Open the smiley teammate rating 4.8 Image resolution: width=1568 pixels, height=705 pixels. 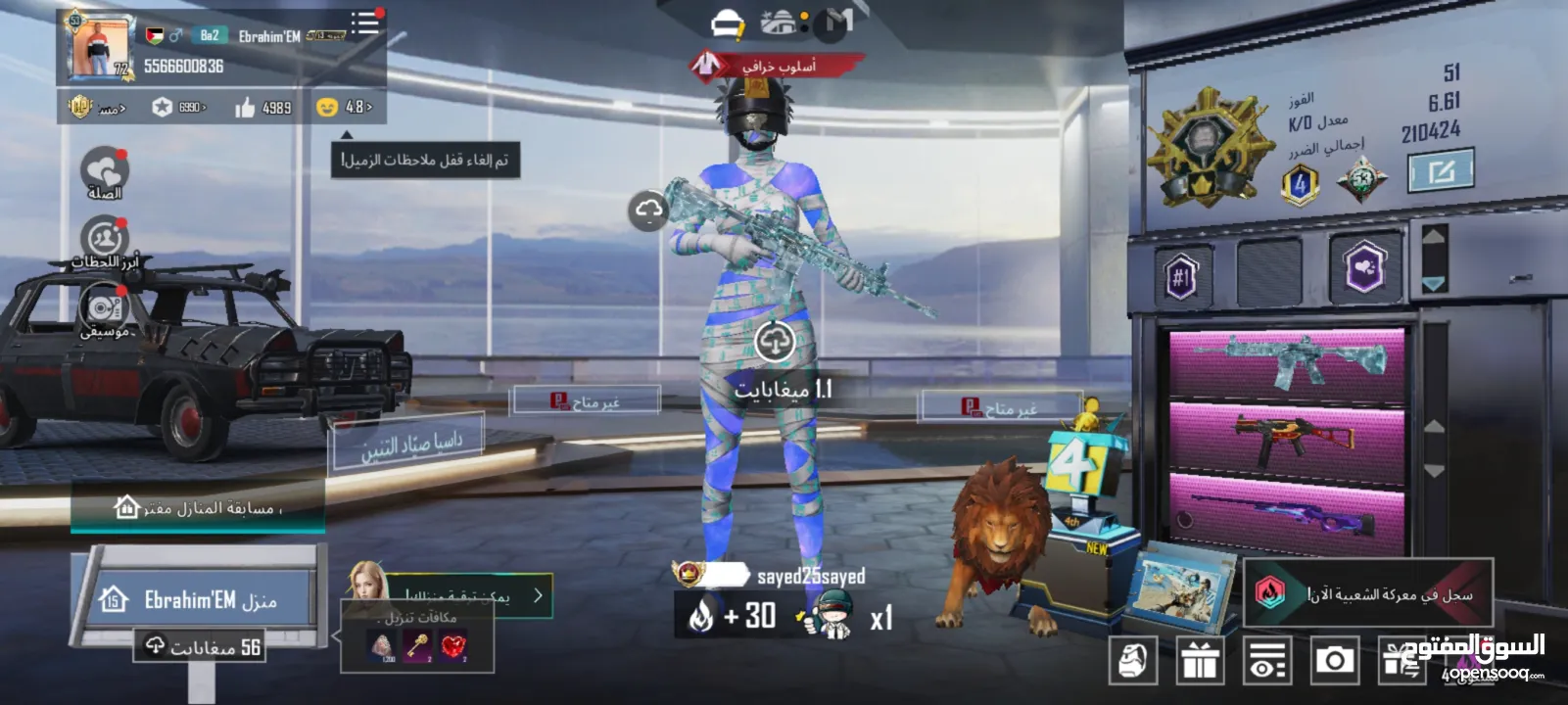pyautogui.click(x=344, y=107)
